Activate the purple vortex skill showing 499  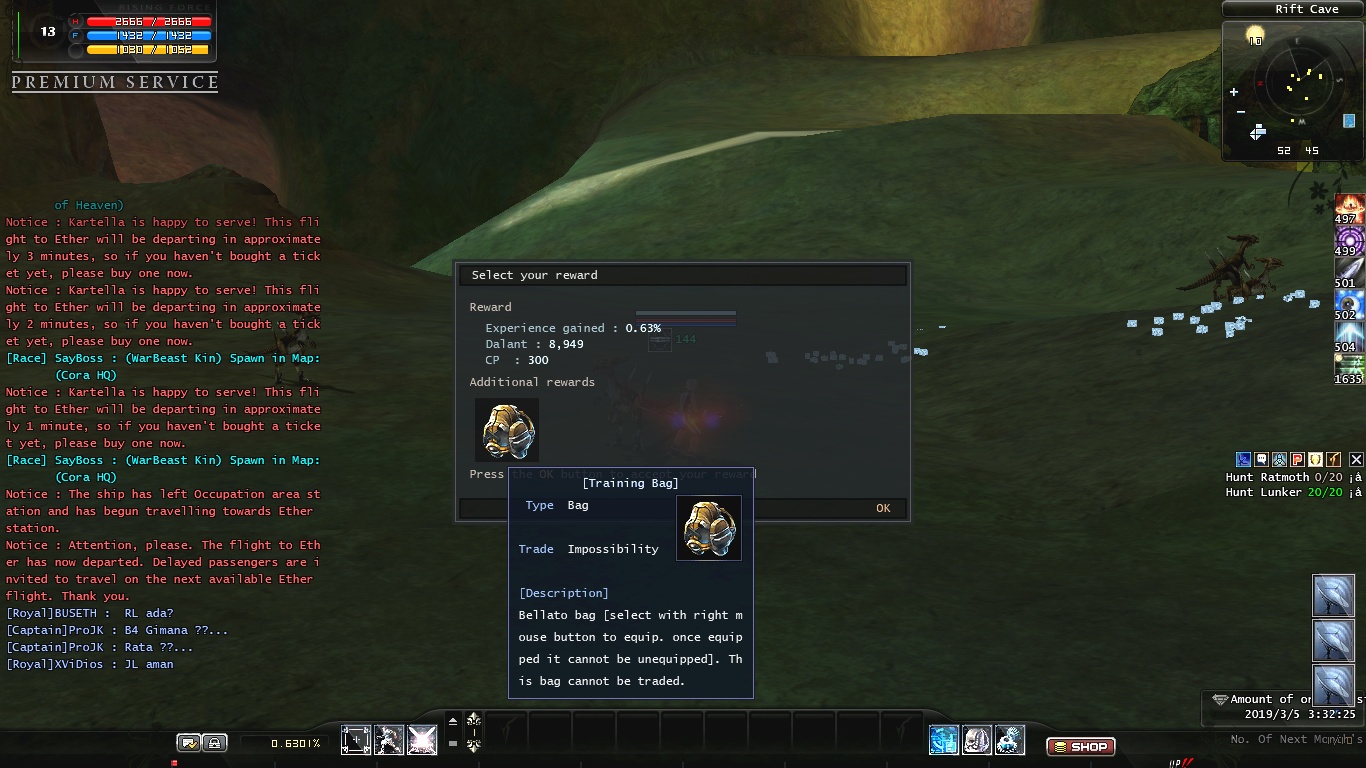pyautogui.click(x=1350, y=240)
